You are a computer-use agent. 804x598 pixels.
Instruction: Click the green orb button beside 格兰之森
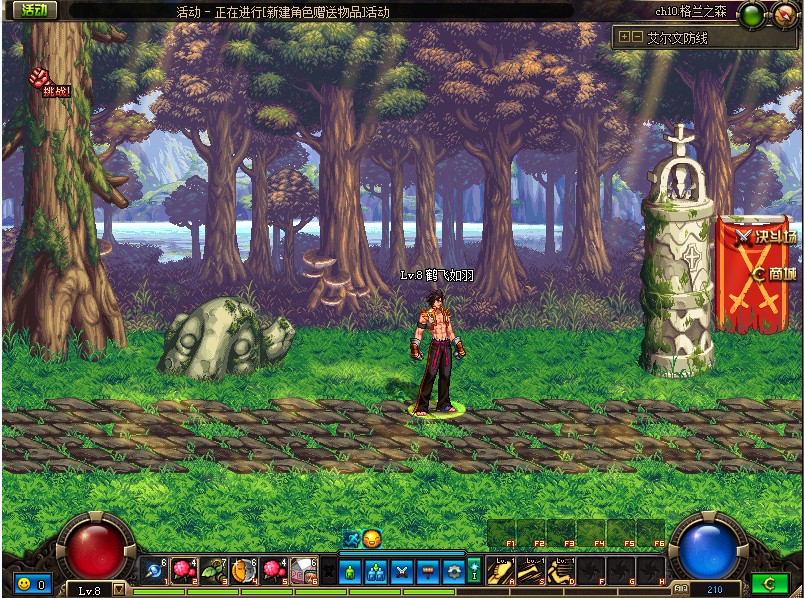752,13
